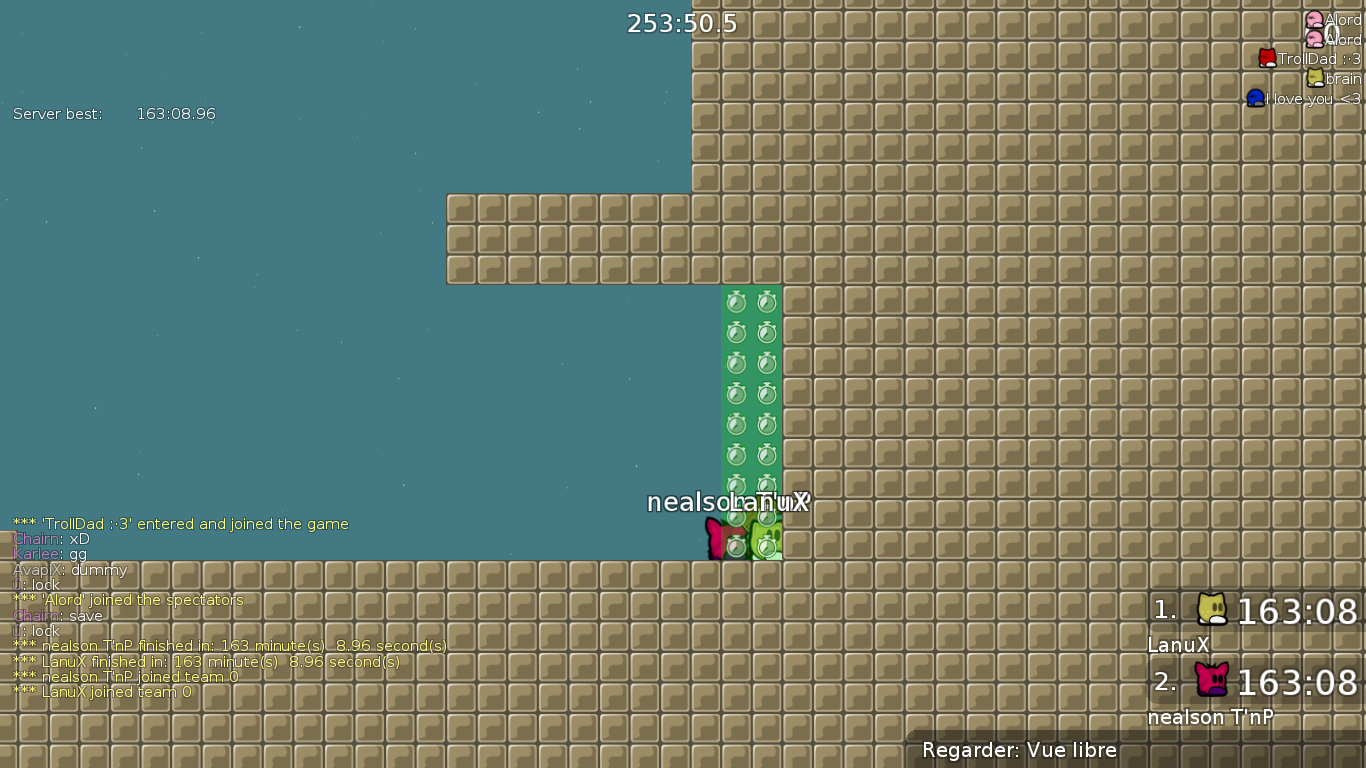This screenshot has height=768, width=1366.
Task: Click Chairn's name in the chat log
Action: coord(35,538)
